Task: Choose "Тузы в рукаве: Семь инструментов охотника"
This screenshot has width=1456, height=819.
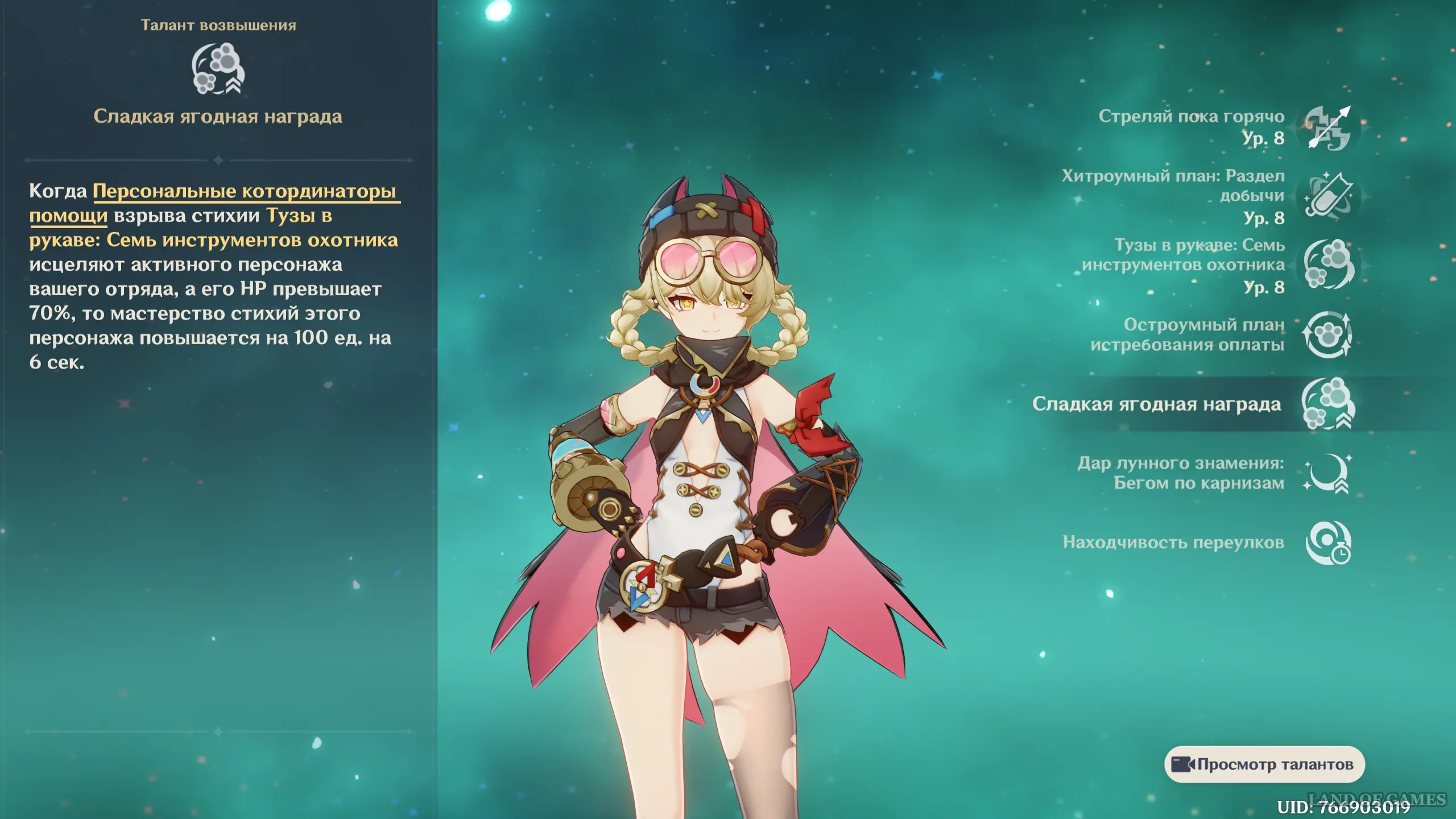Action: click(x=1327, y=265)
